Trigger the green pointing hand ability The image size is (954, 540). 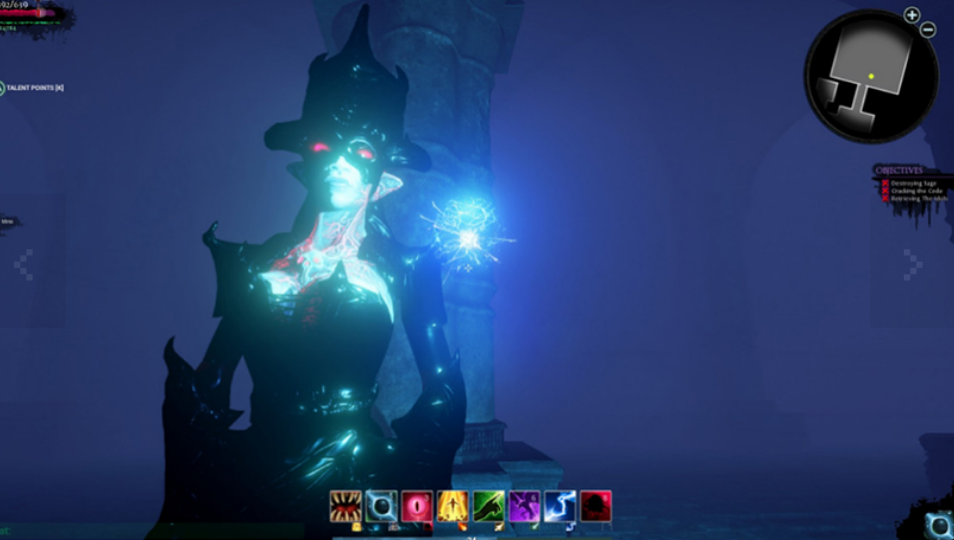(x=488, y=506)
